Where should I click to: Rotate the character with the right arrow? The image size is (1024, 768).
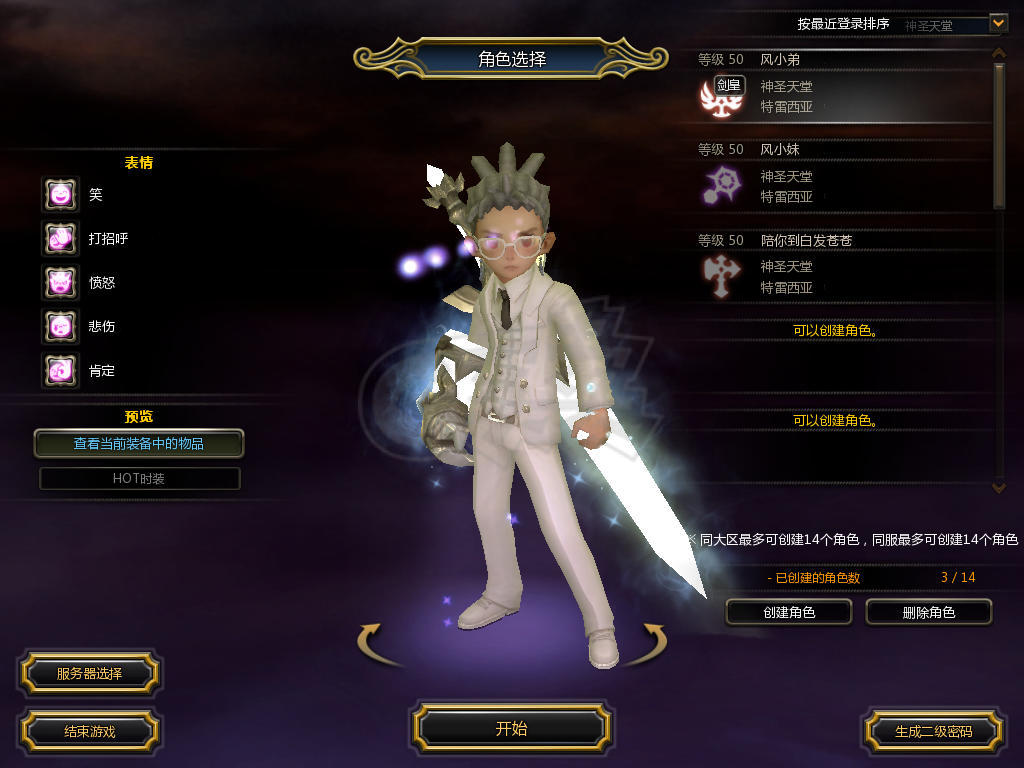pyautogui.click(x=653, y=642)
